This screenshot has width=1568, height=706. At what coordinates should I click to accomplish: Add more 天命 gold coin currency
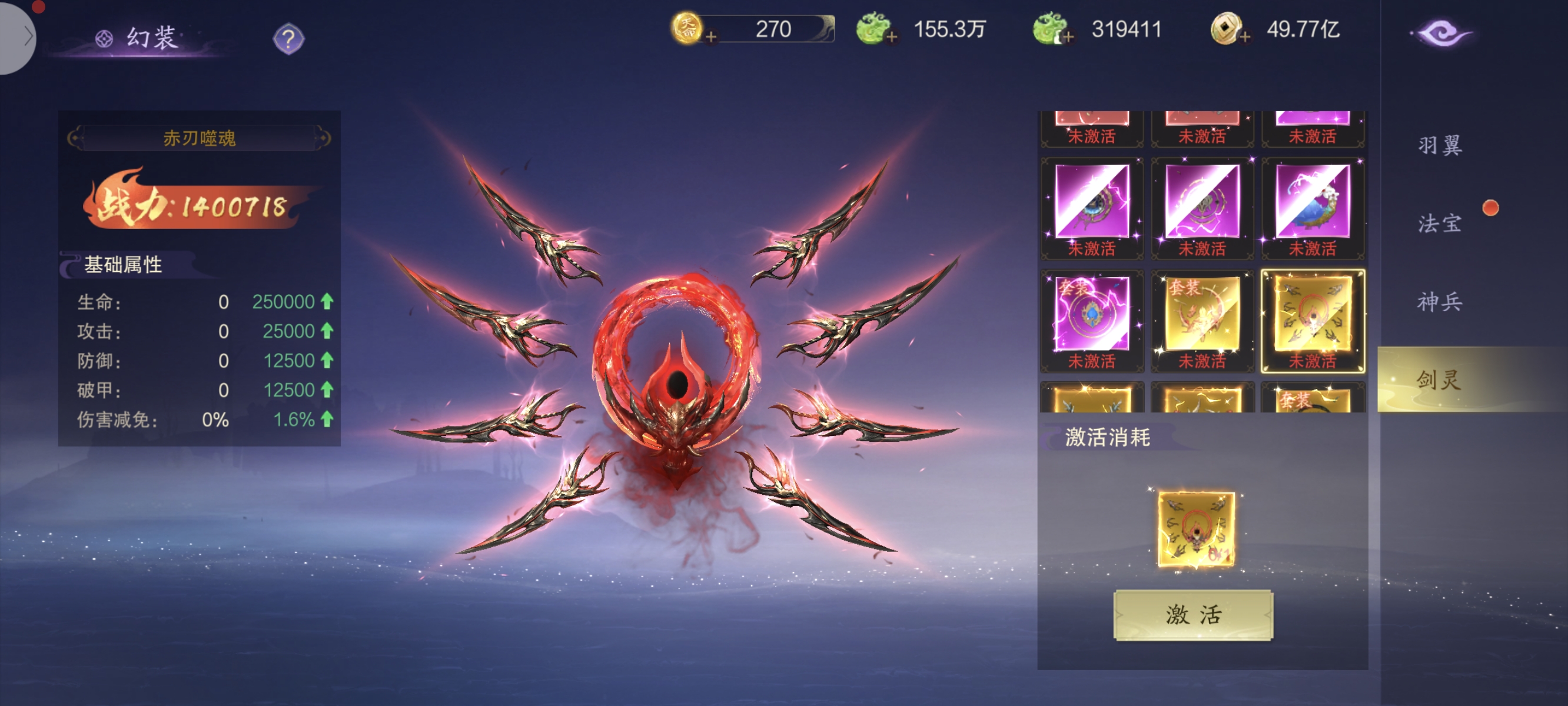click(x=710, y=38)
